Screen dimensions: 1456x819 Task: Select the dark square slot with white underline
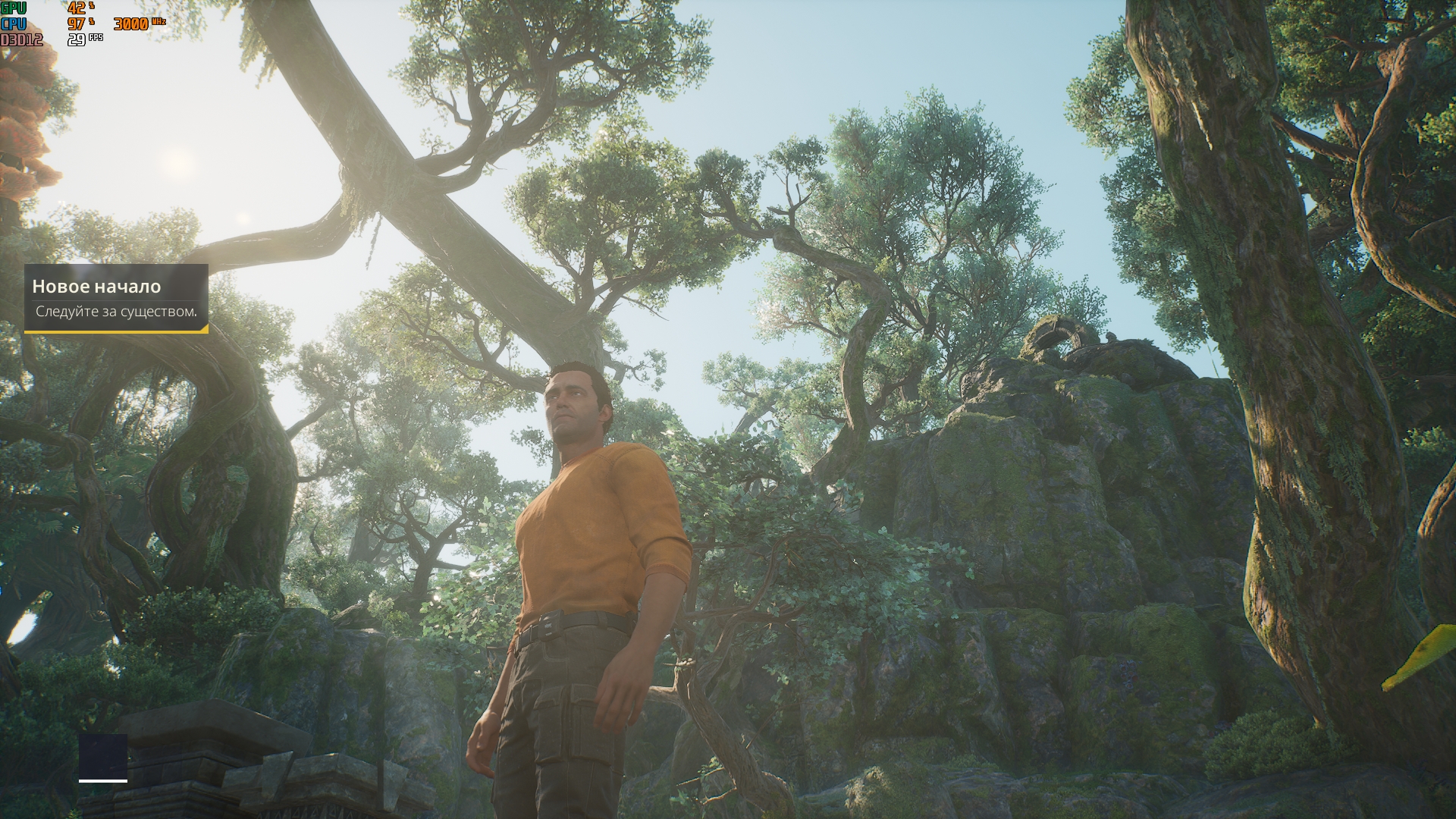coord(103,757)
